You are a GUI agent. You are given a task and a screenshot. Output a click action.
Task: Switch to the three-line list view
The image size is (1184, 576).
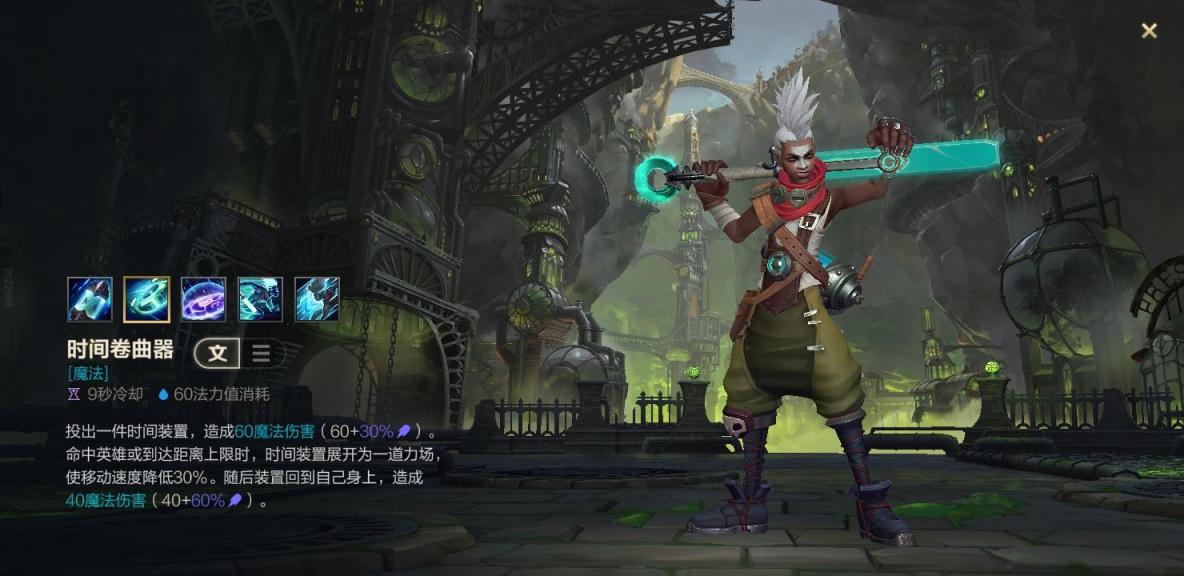pos(261,353)
